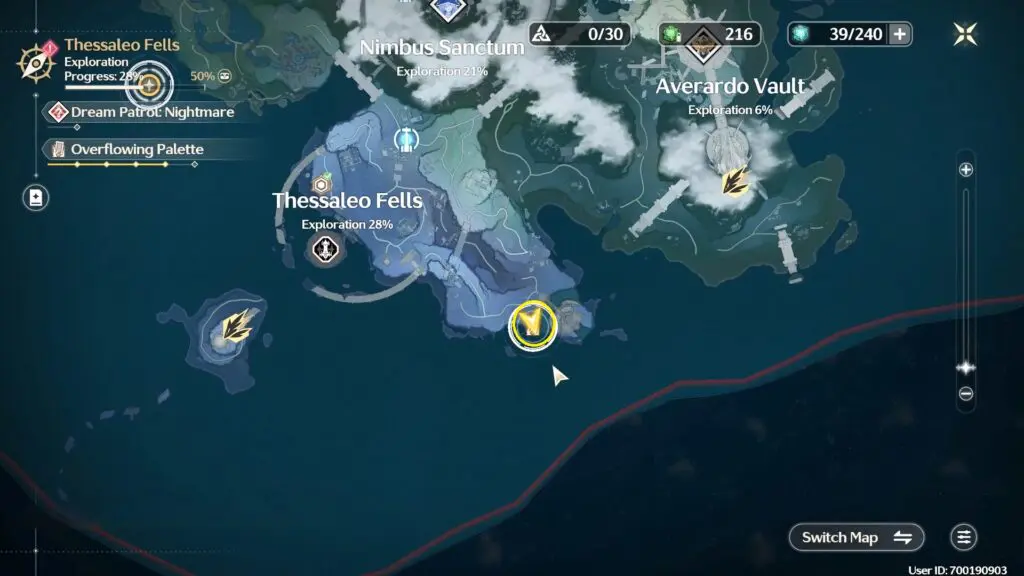Screen dimensions: 1024x576
Task: Click the zoom slider handle
Action: [x=966, y=368]
